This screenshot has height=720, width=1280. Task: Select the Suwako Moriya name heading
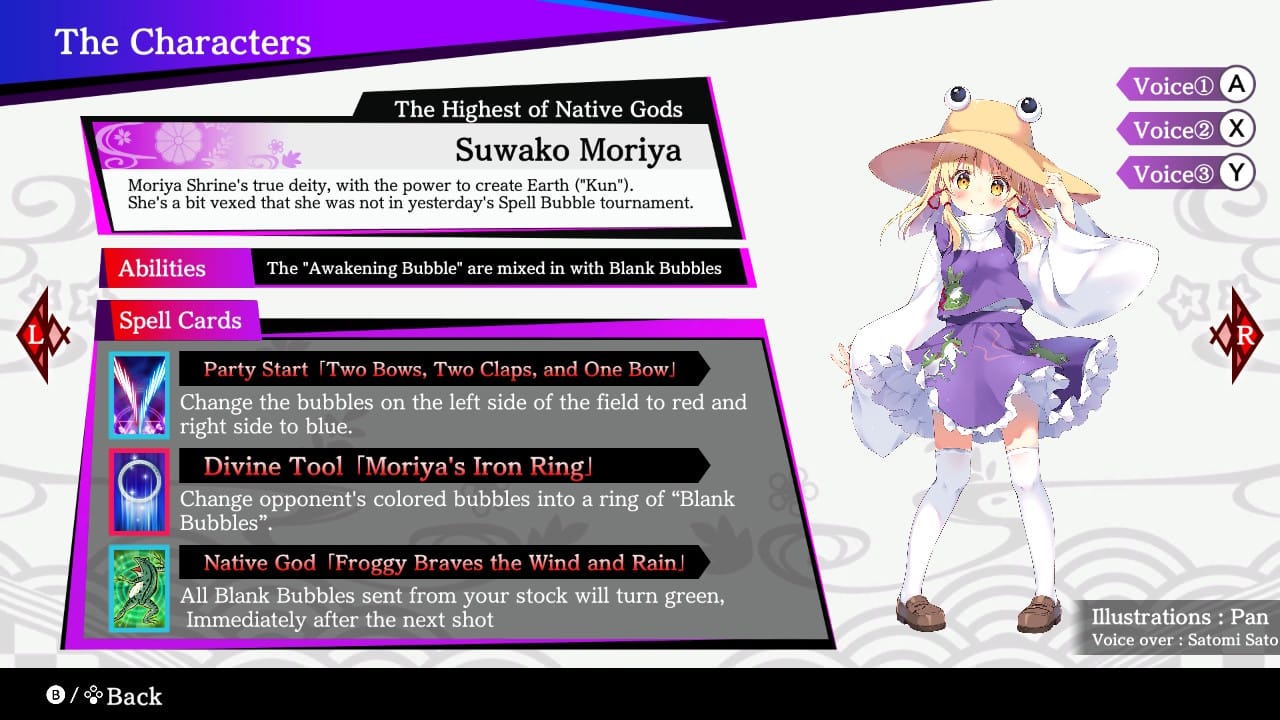(x=567, y=150)
